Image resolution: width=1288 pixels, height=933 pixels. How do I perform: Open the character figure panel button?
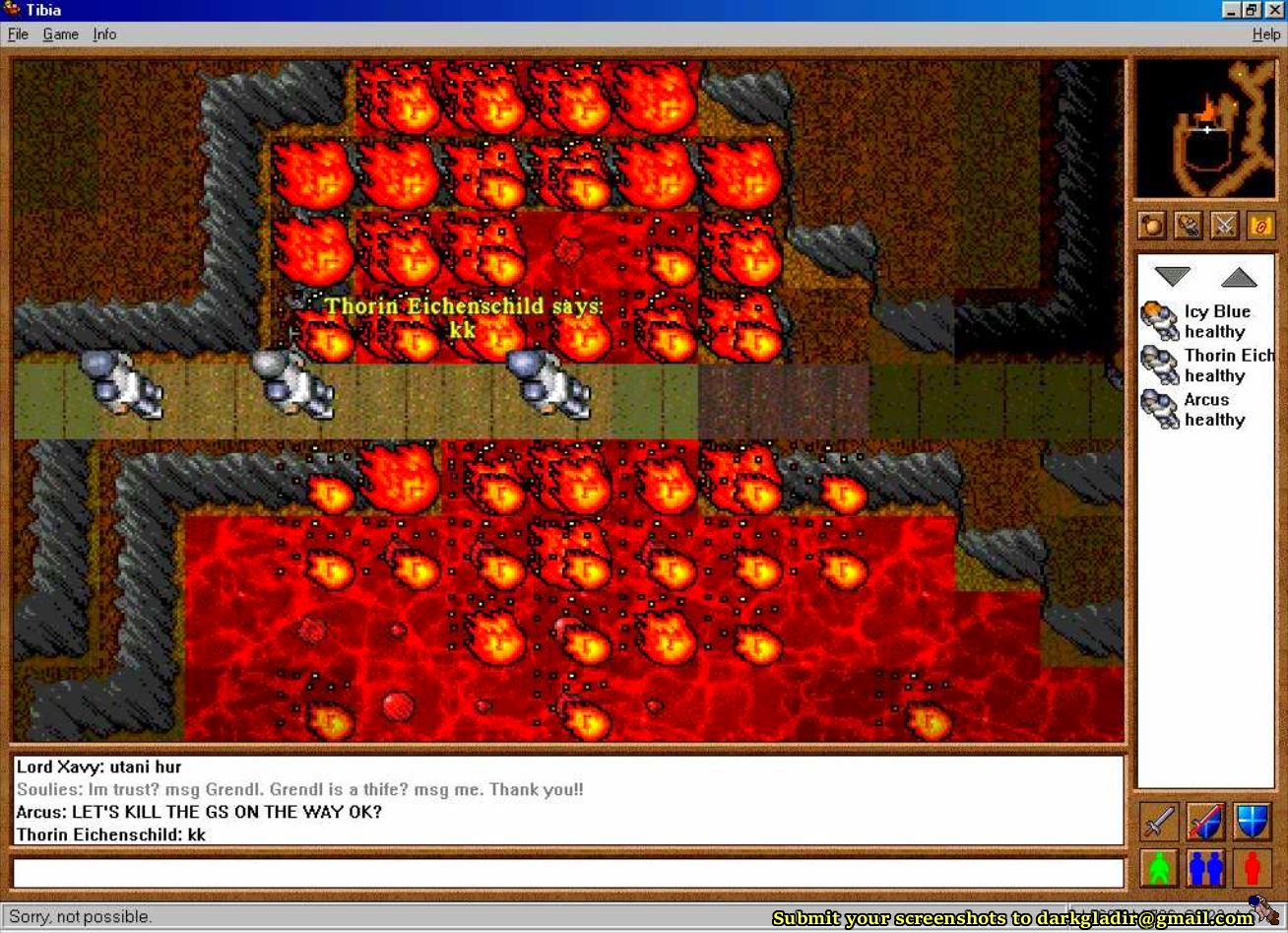click(x=1188, y=226)
